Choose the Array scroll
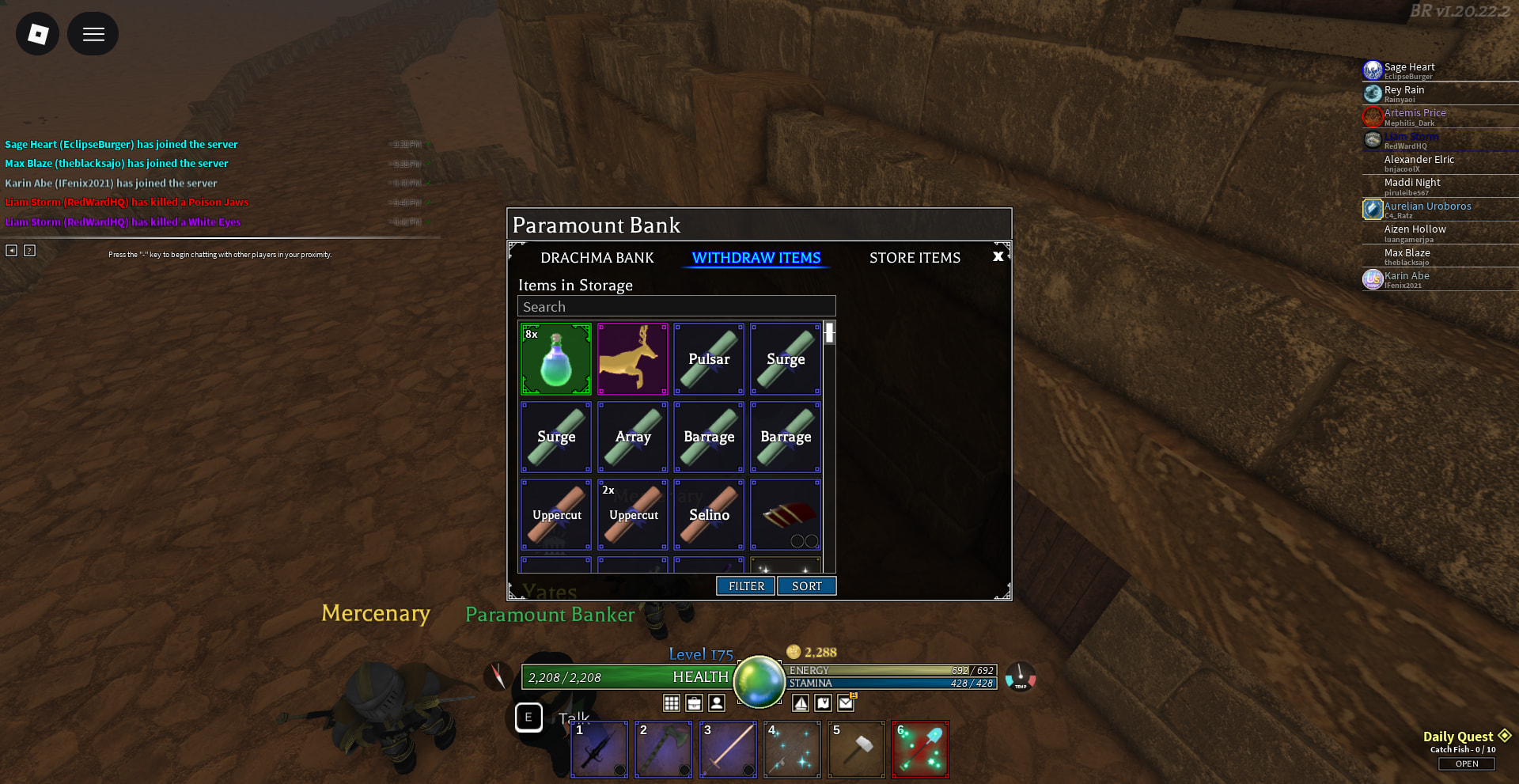The width and height of the screenshot is (1519, 784). [633, 437]
